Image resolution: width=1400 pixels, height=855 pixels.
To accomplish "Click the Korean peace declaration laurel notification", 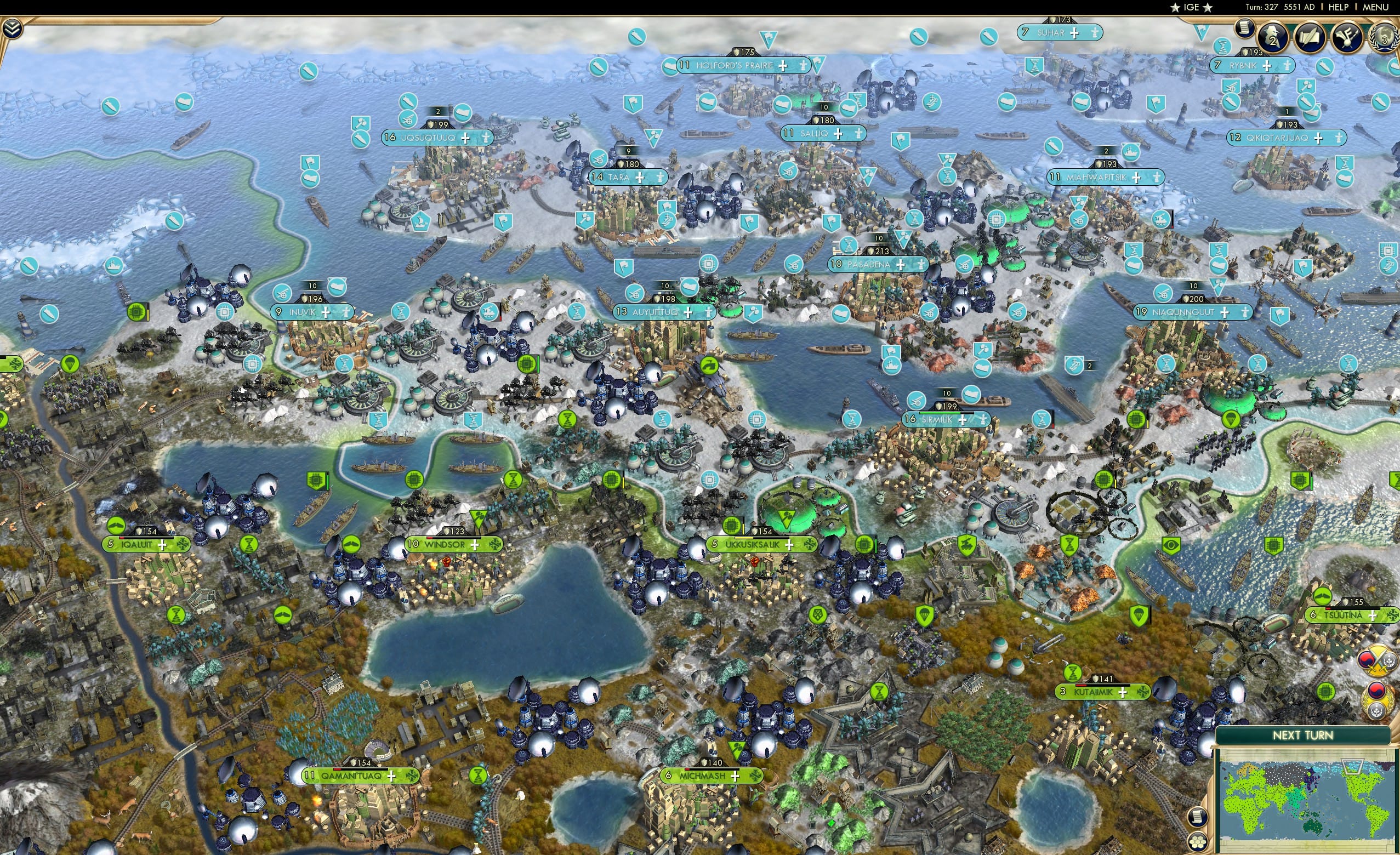I will [1378, 701].
